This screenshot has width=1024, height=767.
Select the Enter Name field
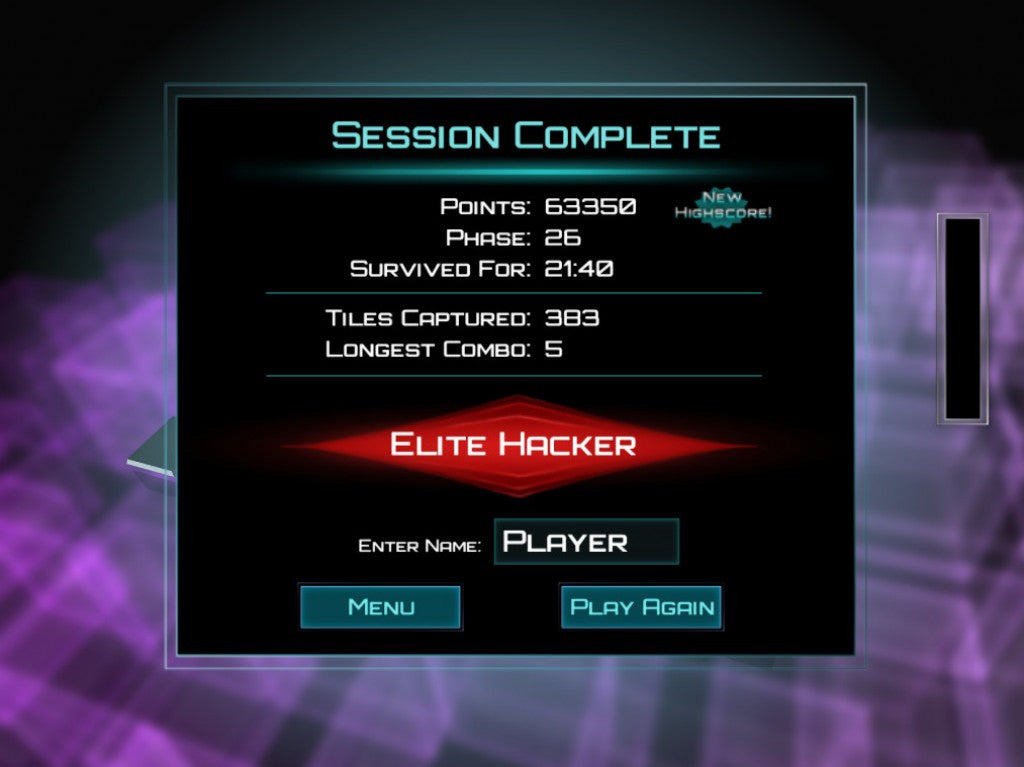tap(586, 542)
